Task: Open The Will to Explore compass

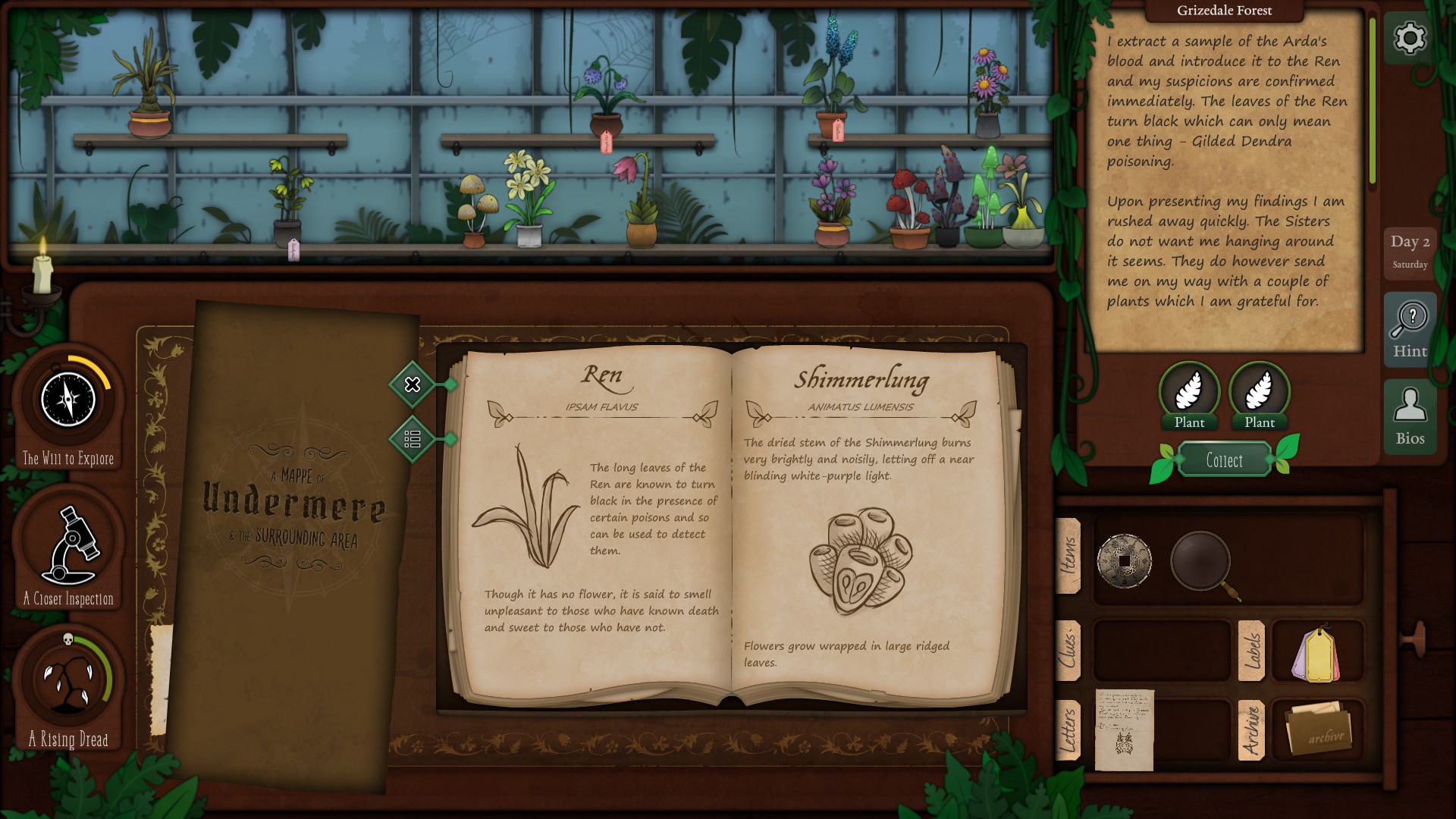Action: coord(68,400)
